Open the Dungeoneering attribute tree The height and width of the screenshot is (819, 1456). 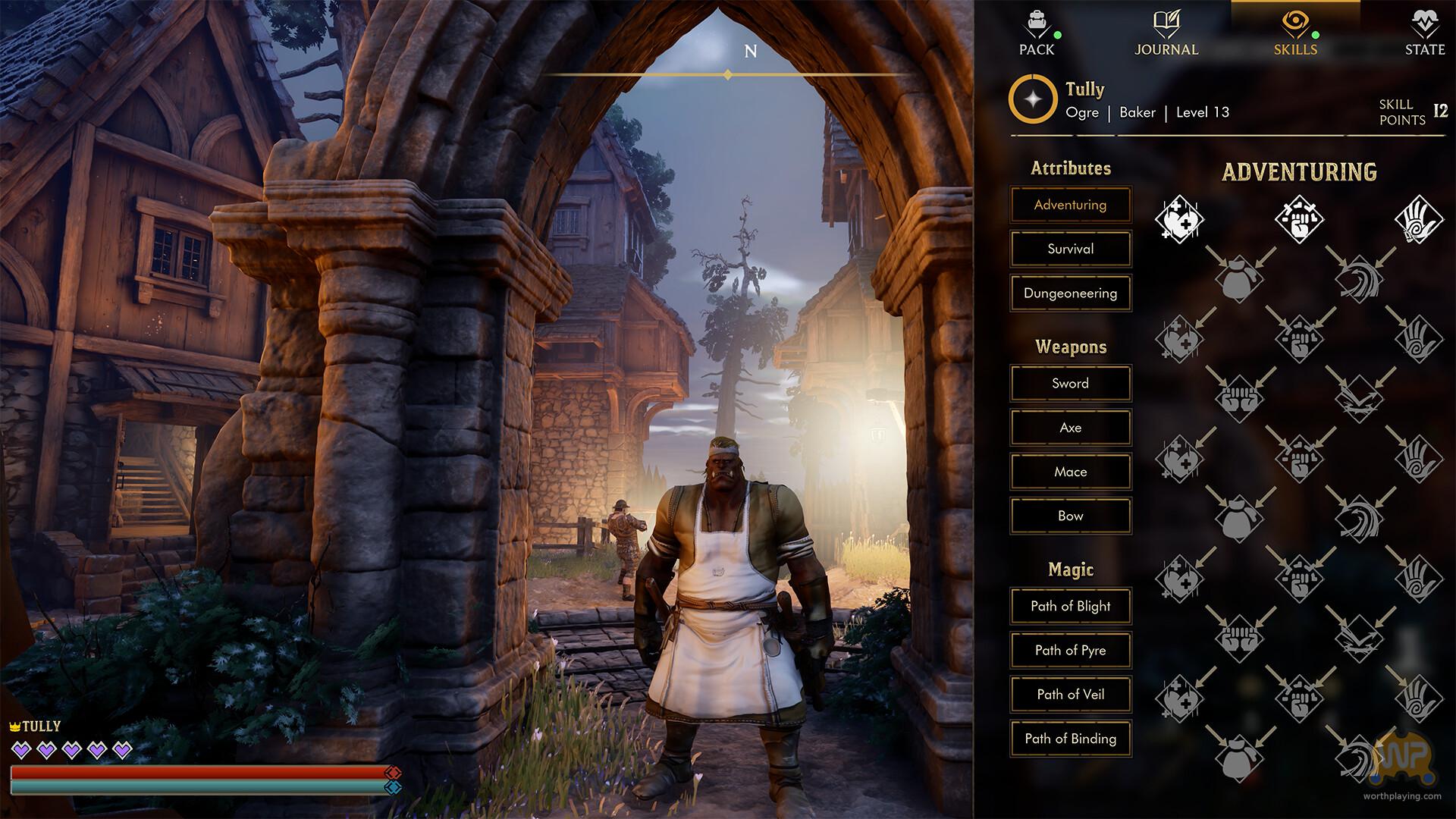pos(1070,293)
